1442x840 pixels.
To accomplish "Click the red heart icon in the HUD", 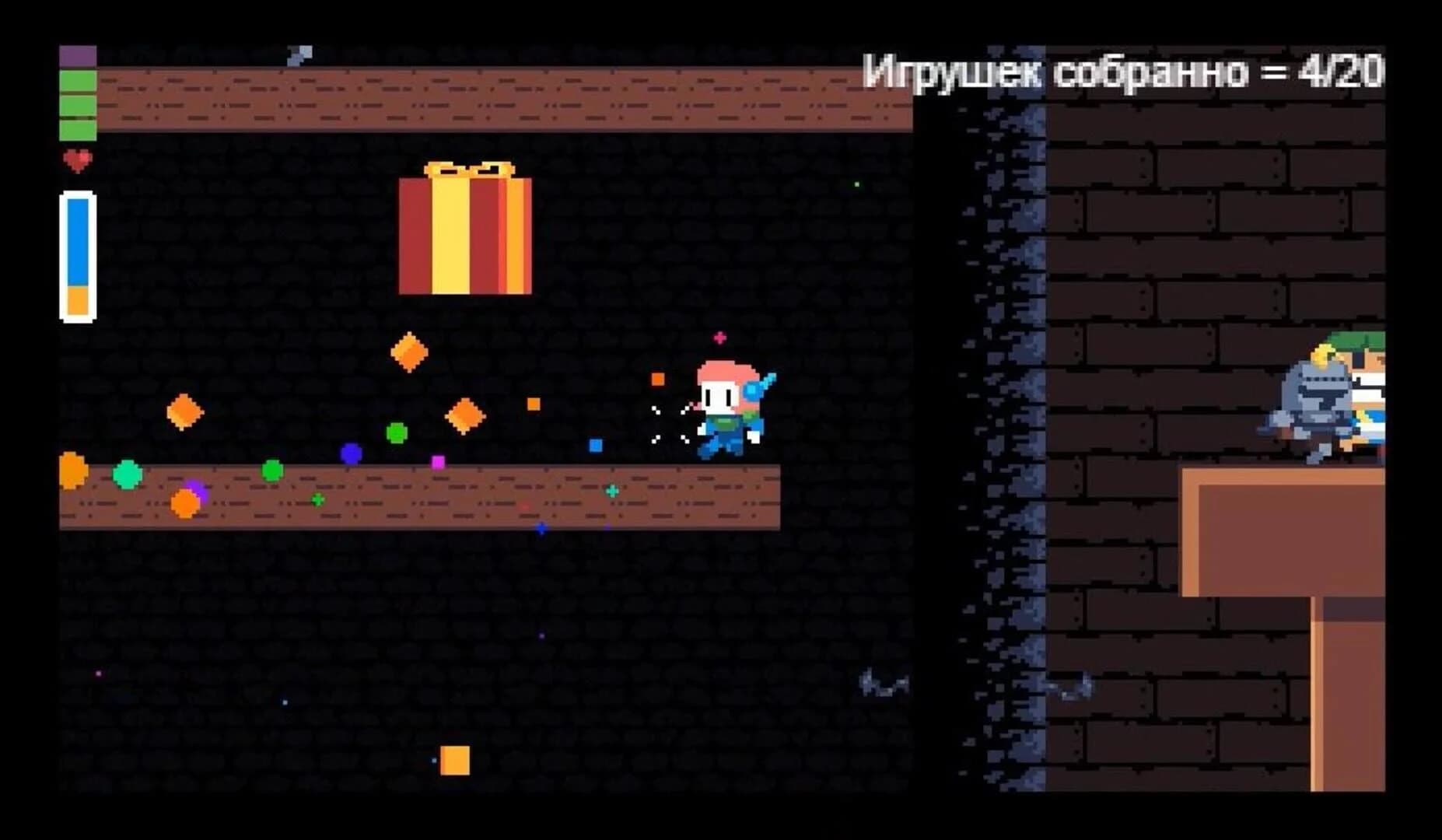I will click(78, 161).
